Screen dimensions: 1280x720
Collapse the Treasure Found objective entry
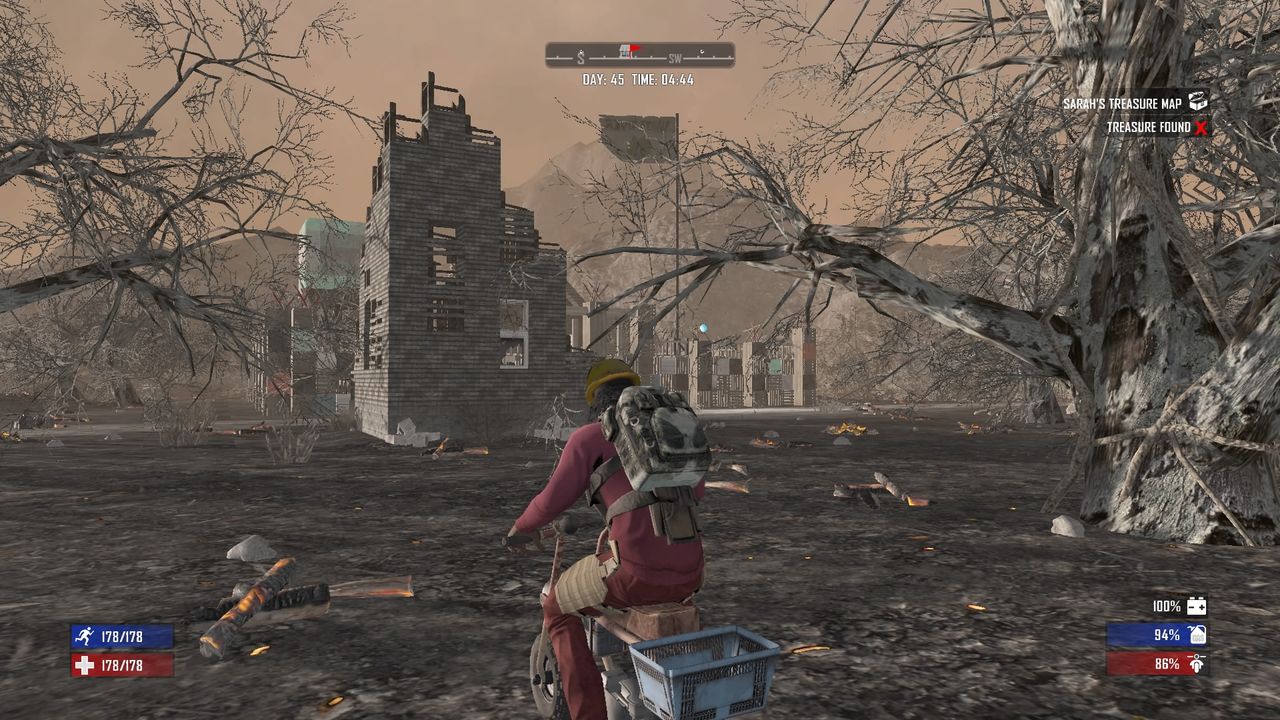click(1150, 127)
